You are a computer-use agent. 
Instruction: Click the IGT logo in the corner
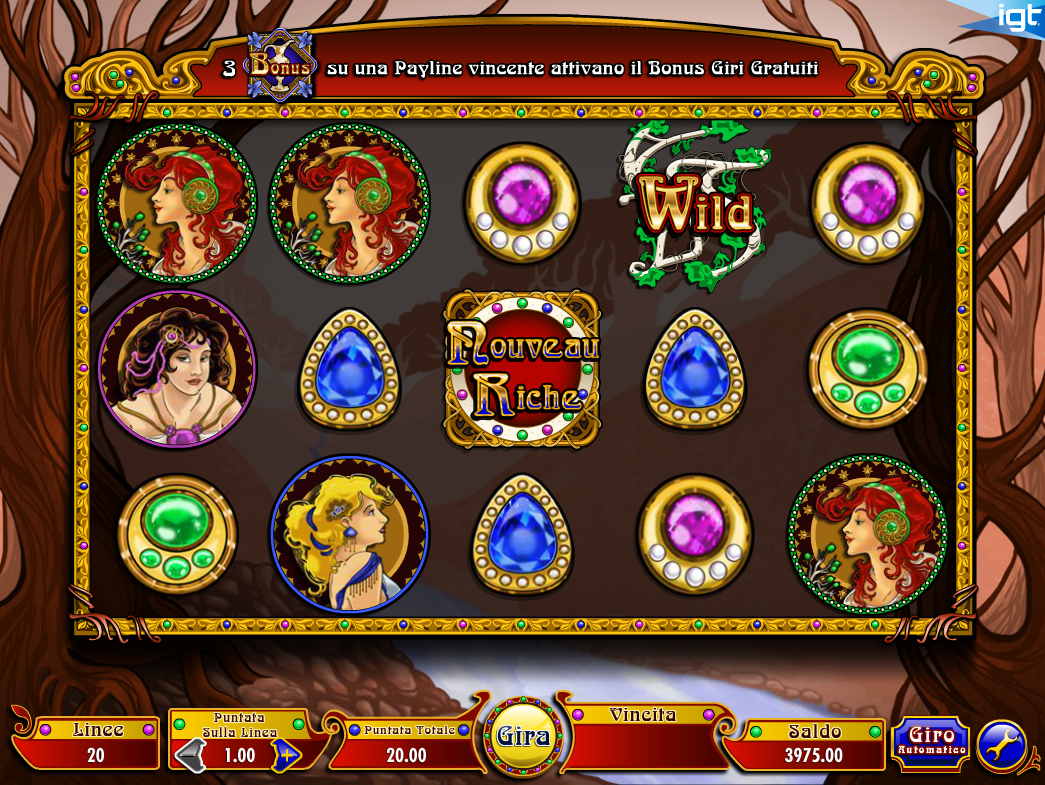[x=1017, y=17]
